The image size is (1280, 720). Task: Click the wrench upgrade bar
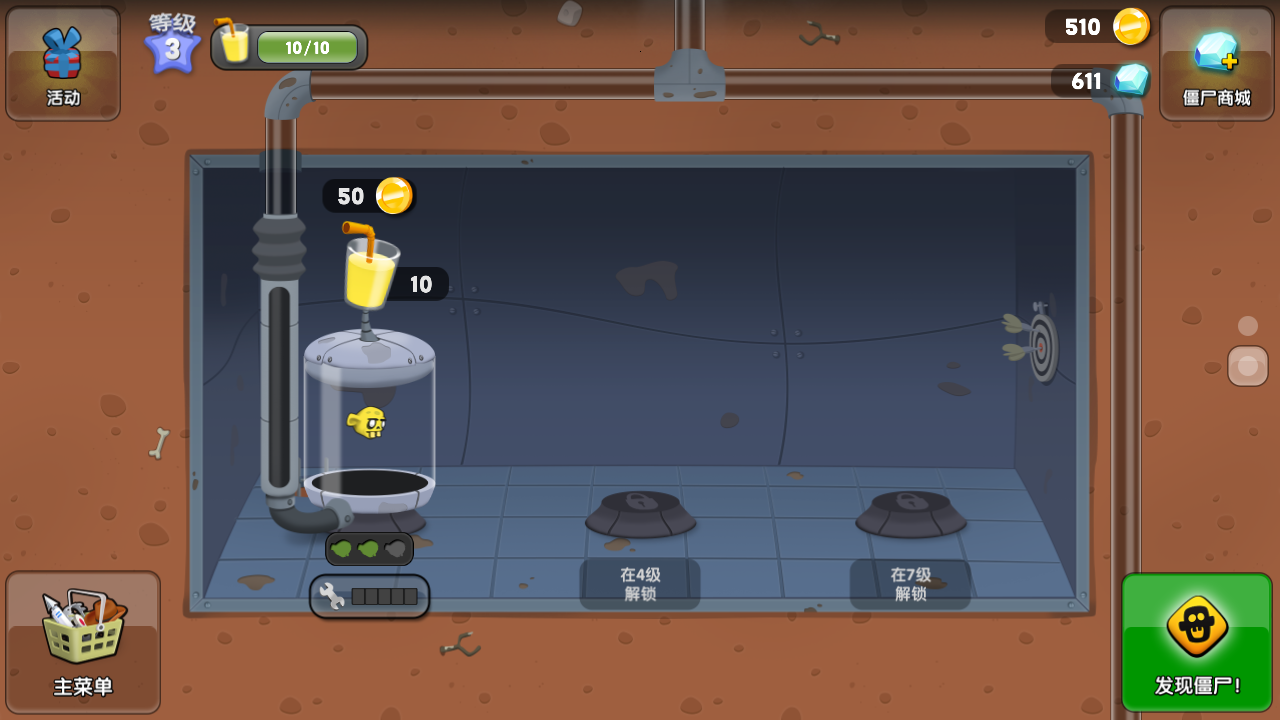370,597
